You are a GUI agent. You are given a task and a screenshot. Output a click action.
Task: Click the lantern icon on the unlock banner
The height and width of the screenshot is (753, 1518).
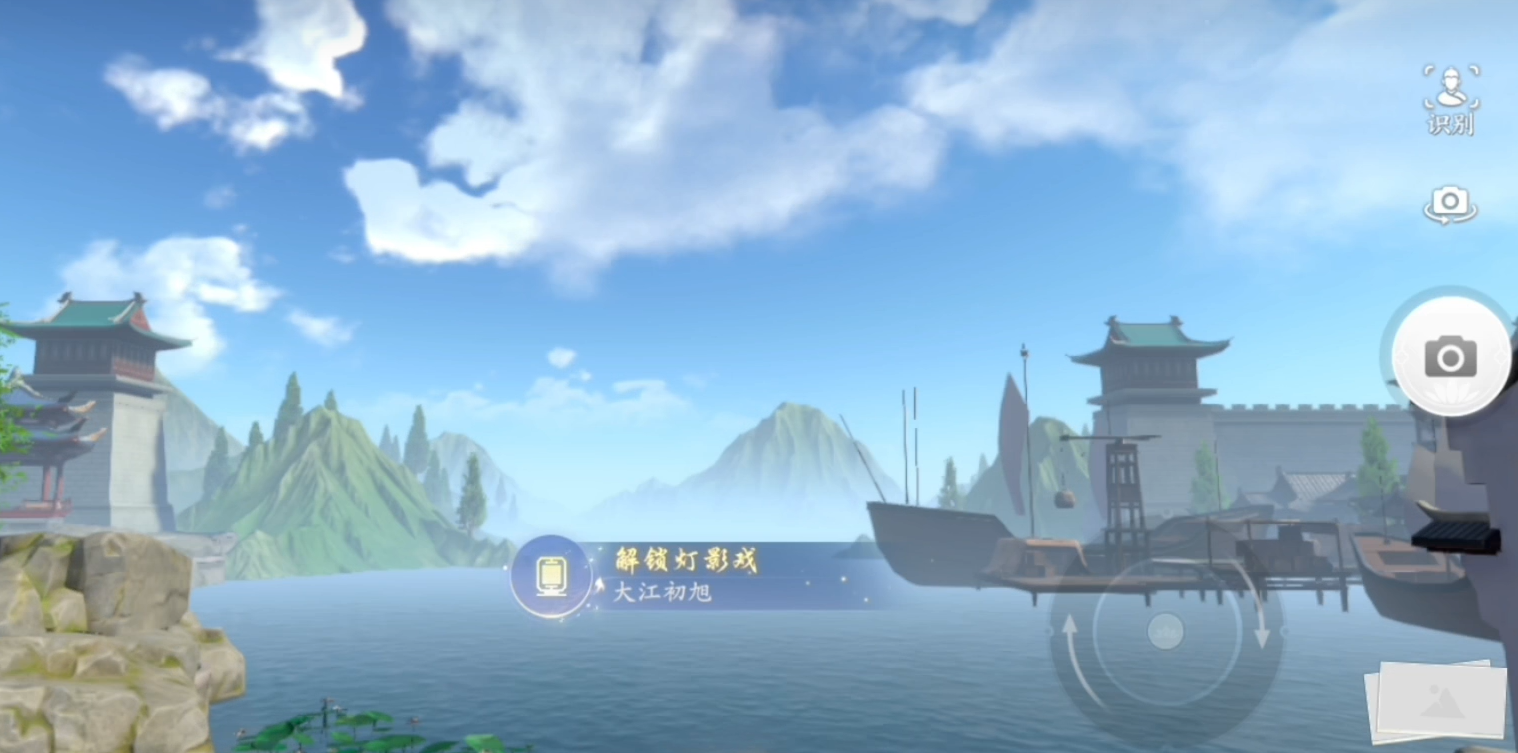552,575
